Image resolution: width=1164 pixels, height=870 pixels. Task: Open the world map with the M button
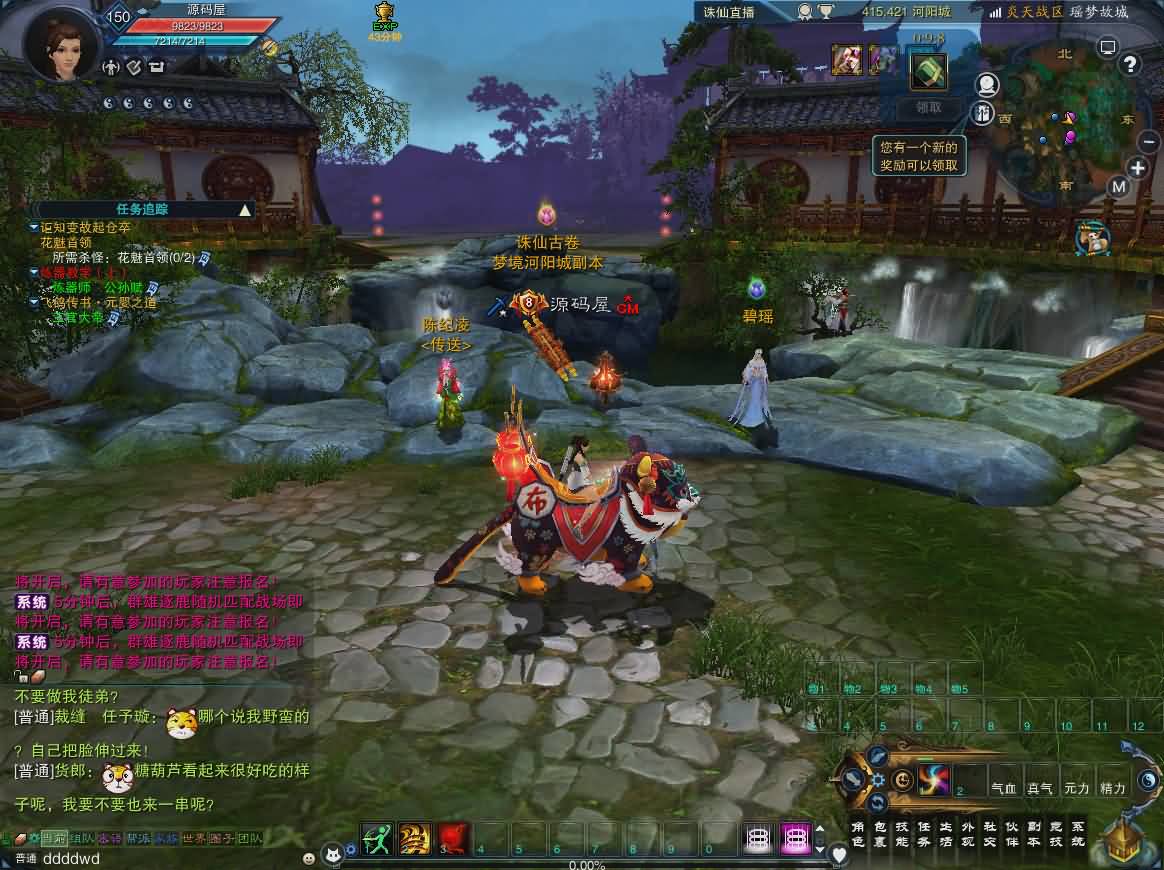coord(1119,186)
